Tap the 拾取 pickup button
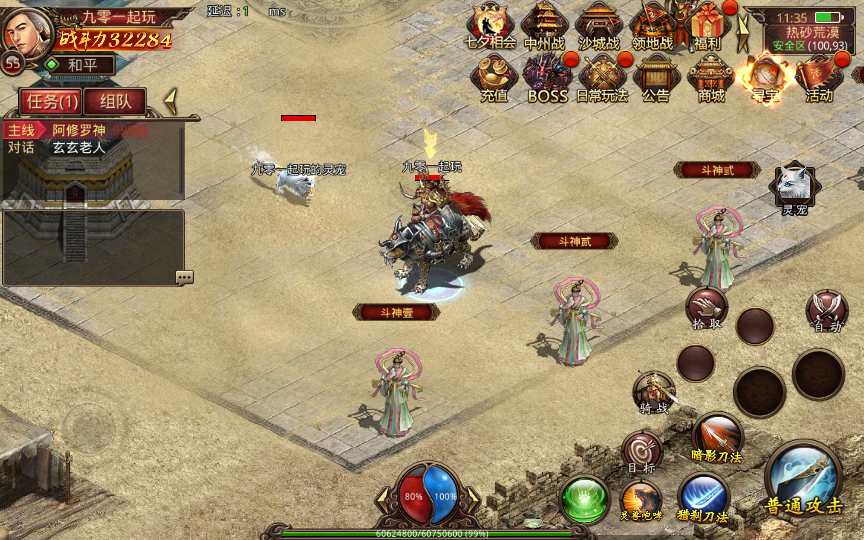Image resolution: width=864 pixels, height=540 pixels. (x=707, y=308)
